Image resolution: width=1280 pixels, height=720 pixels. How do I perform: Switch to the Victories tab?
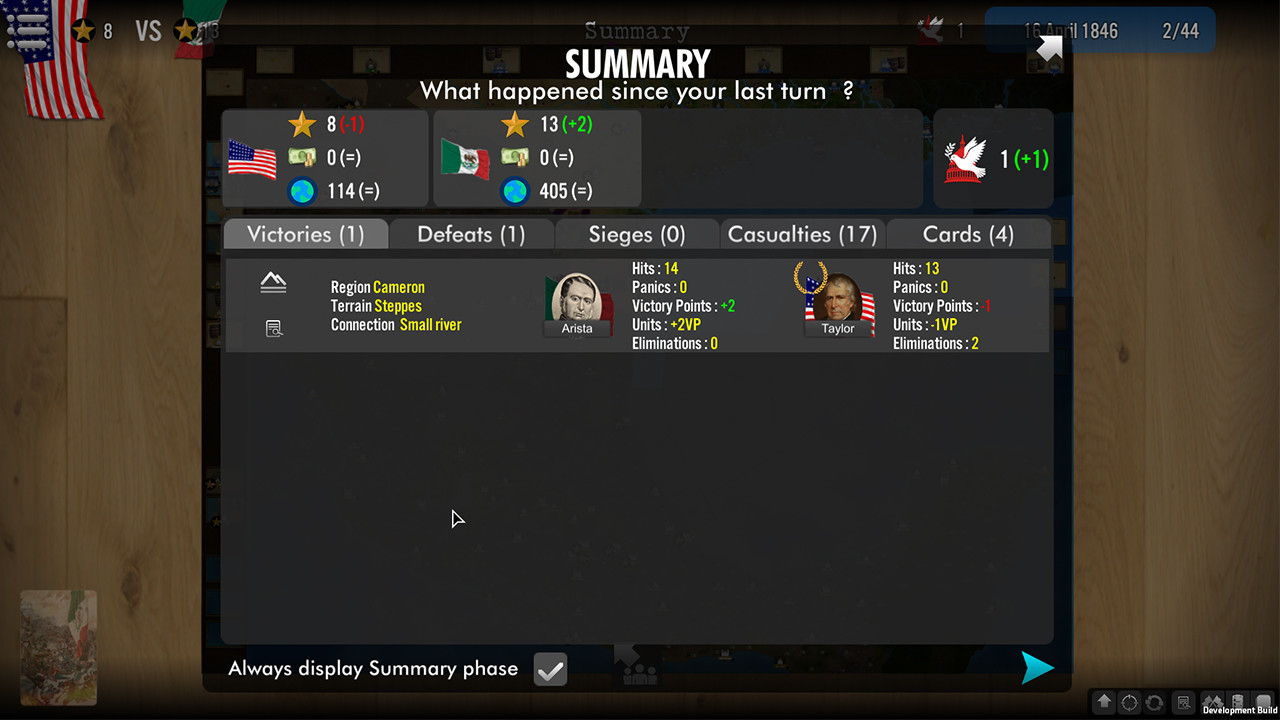coord(305,234)
